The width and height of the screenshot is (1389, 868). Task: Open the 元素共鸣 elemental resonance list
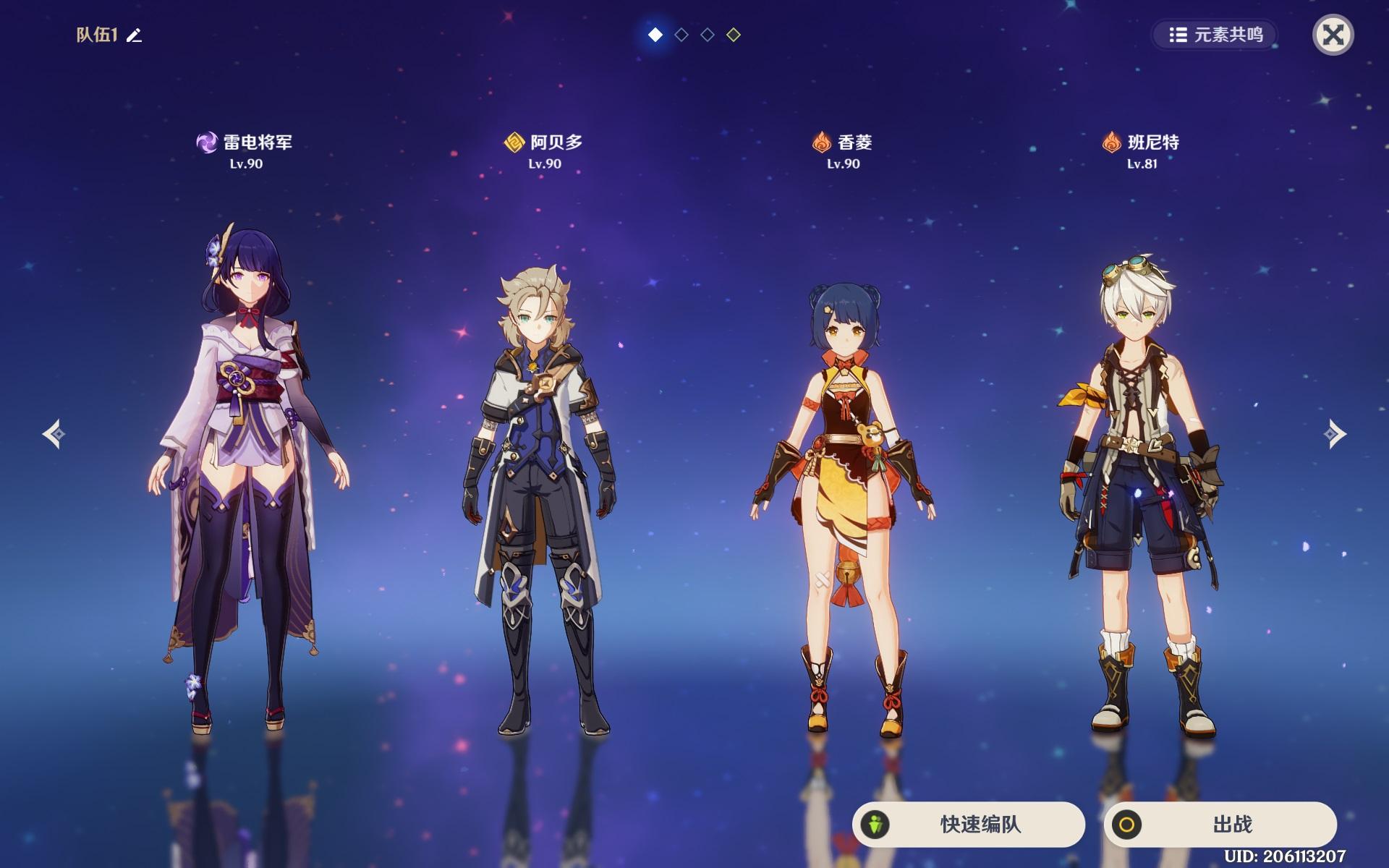click(x=1215, y=35)
